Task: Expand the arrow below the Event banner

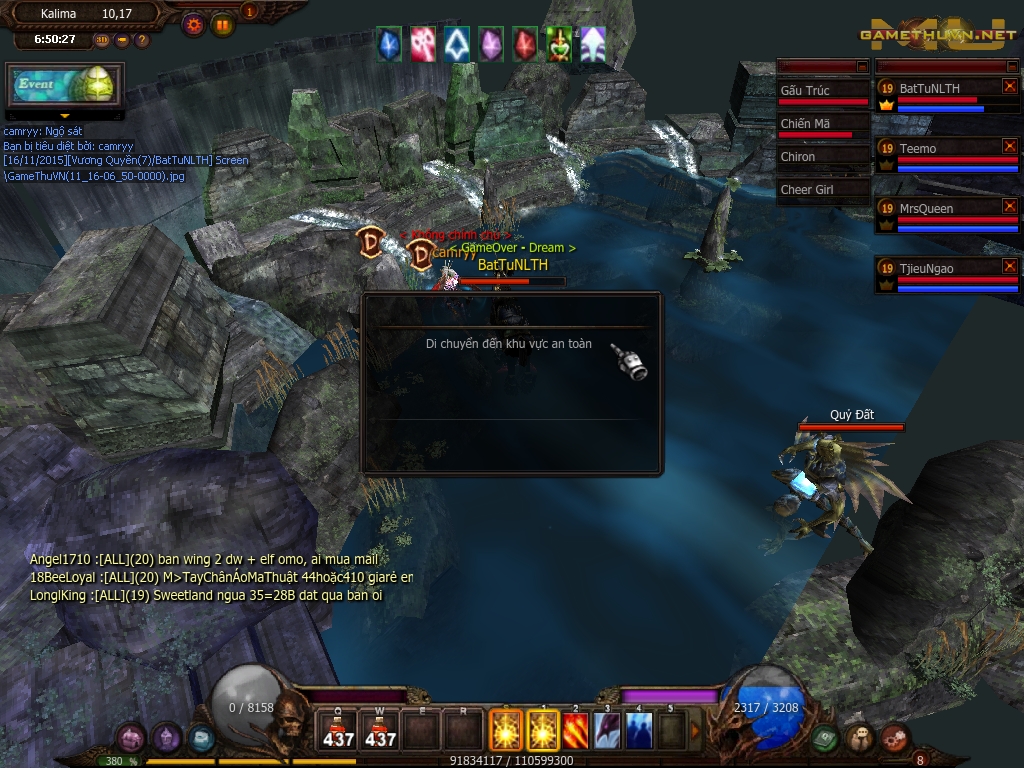Action: [65, 116]
